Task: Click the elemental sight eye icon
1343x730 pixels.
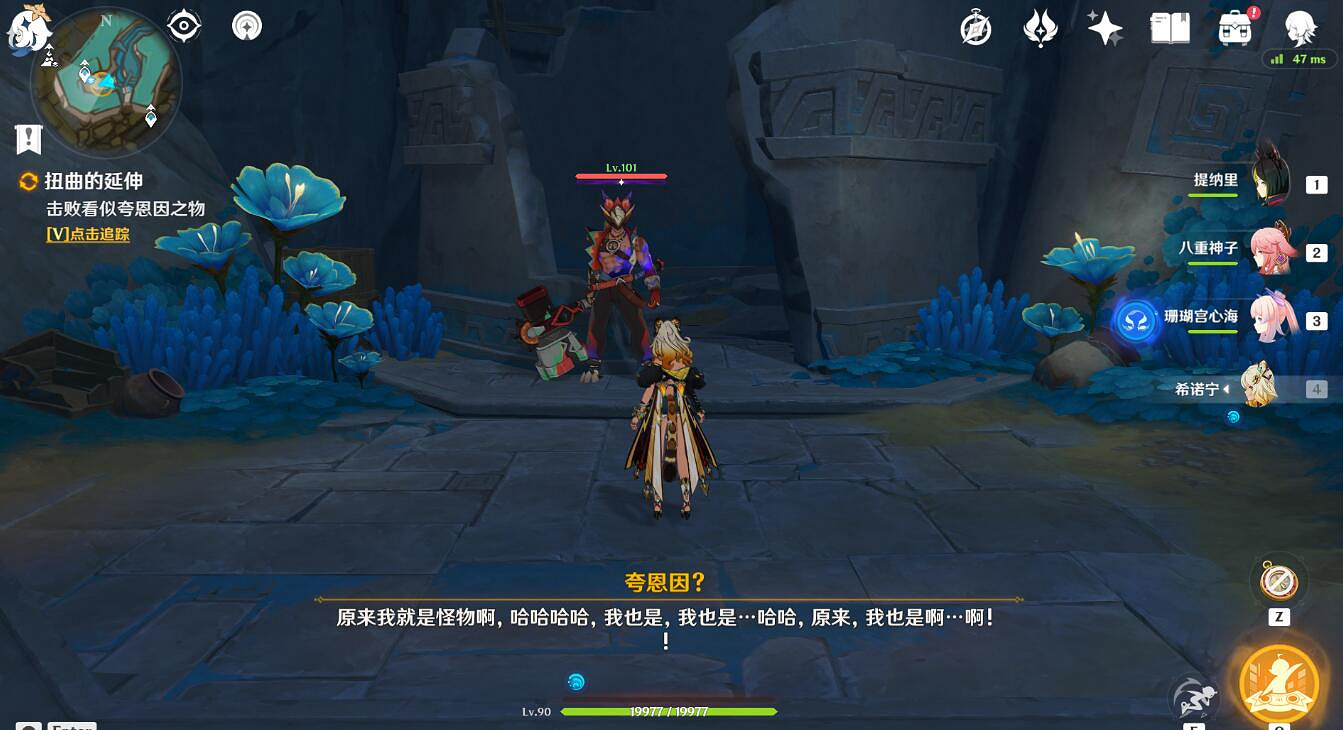Action: point(184,25)
